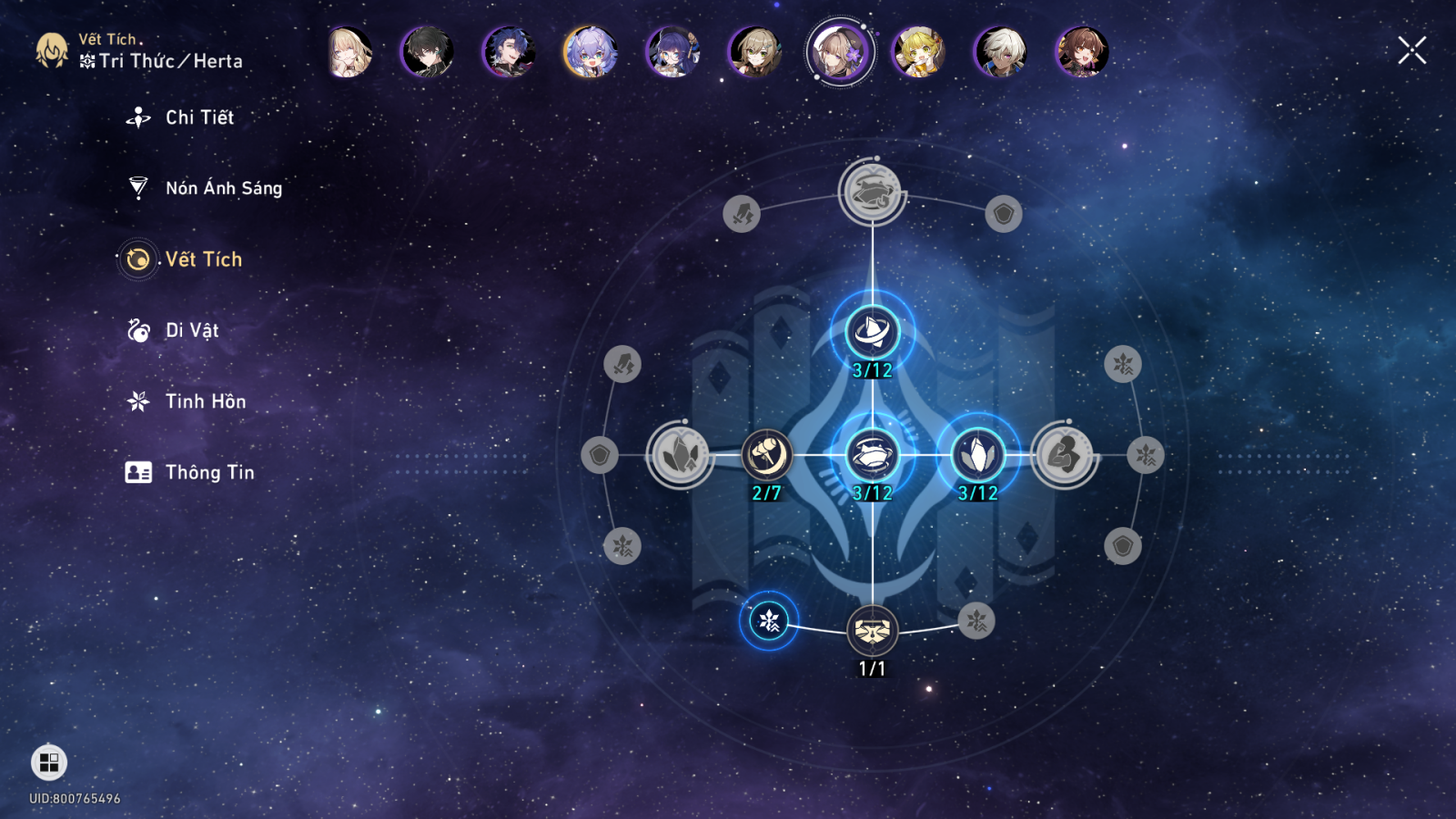Switch to blonde Aglaea's portrait
This screenshot has width=1456, height=819.
[349, 52]
